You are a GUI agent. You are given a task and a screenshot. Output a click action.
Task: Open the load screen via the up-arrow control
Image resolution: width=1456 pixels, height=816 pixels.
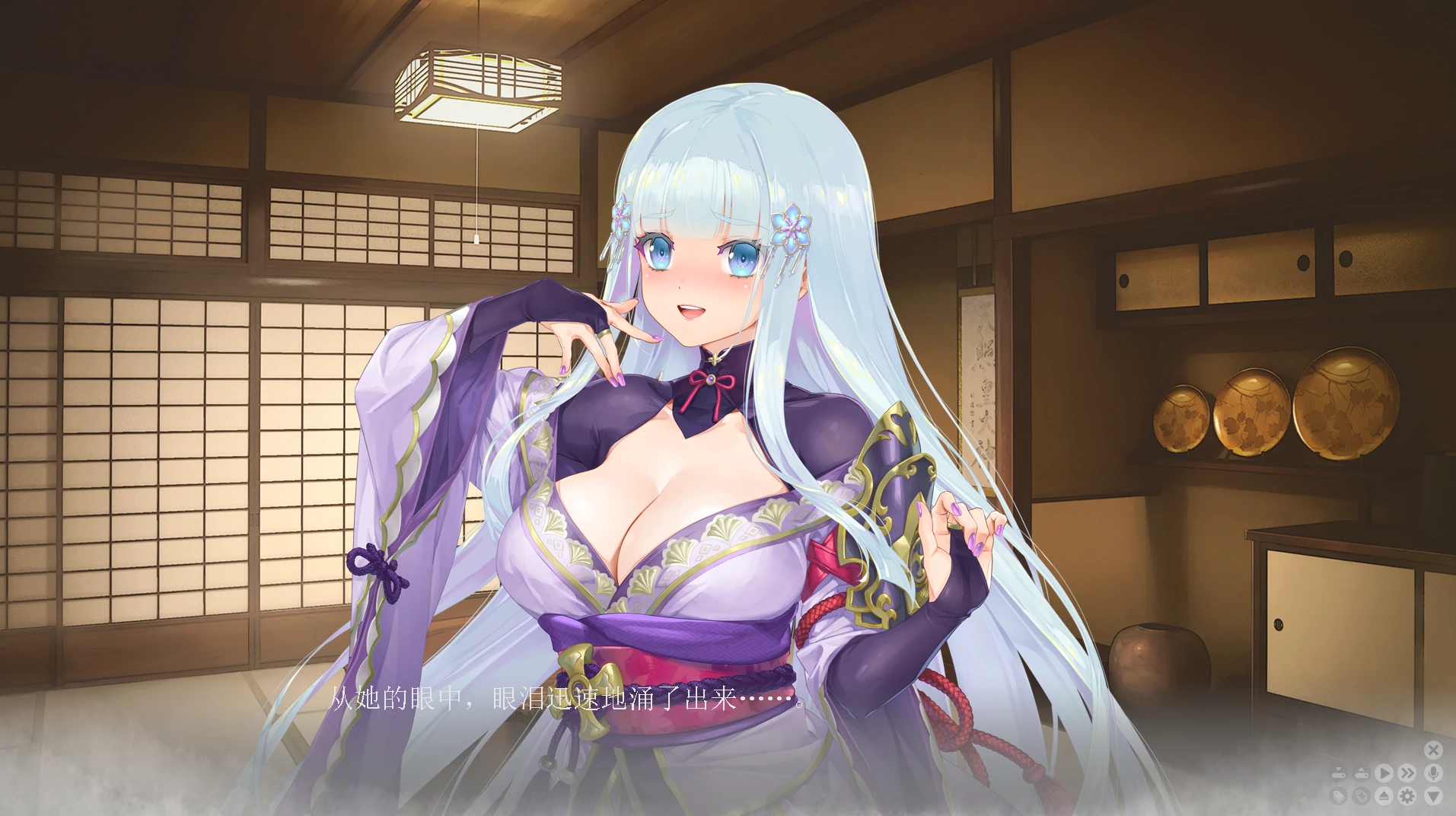1362,772
